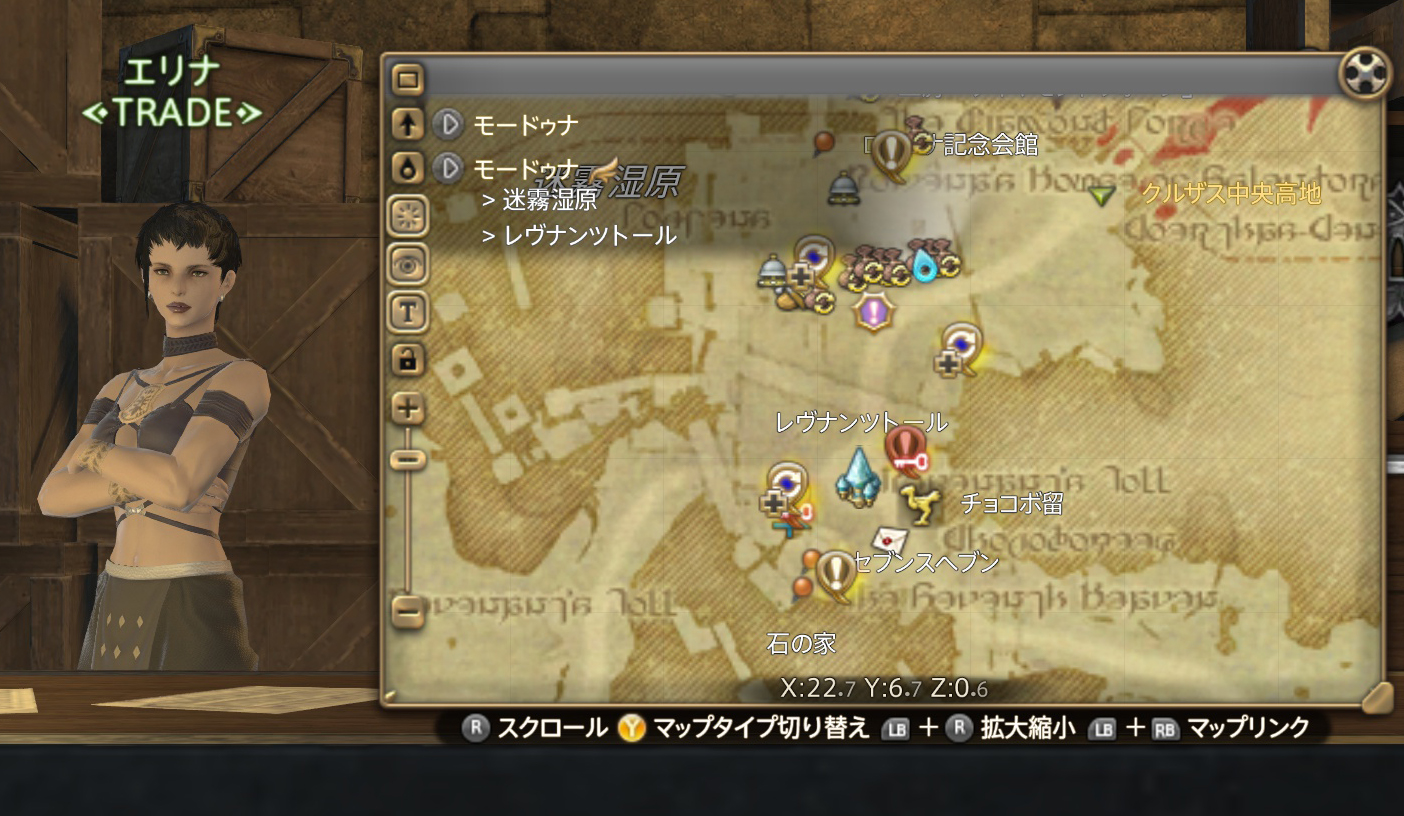Click the purple exclamation quest marker
Image resolution: width=1404 pixels, height=816 pixels.
[874, 311]
